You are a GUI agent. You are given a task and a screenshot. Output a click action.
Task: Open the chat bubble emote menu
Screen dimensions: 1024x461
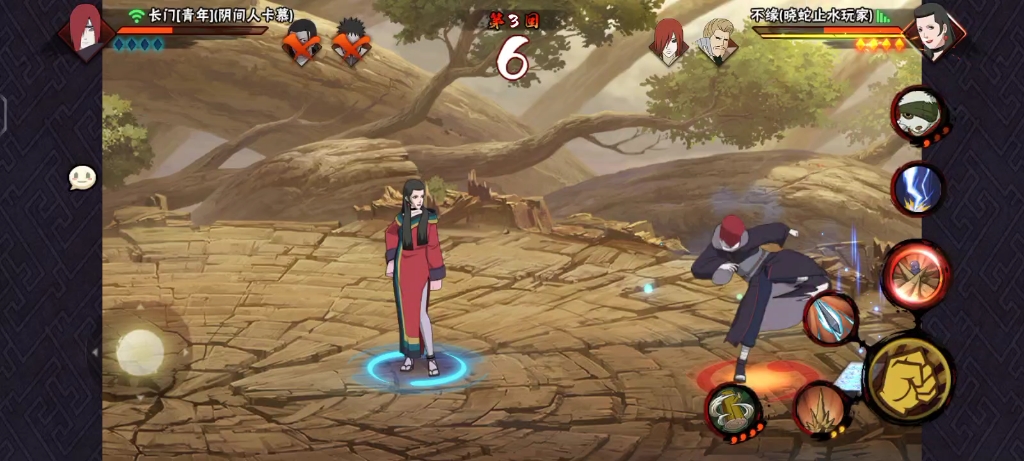tap(82, 178)
